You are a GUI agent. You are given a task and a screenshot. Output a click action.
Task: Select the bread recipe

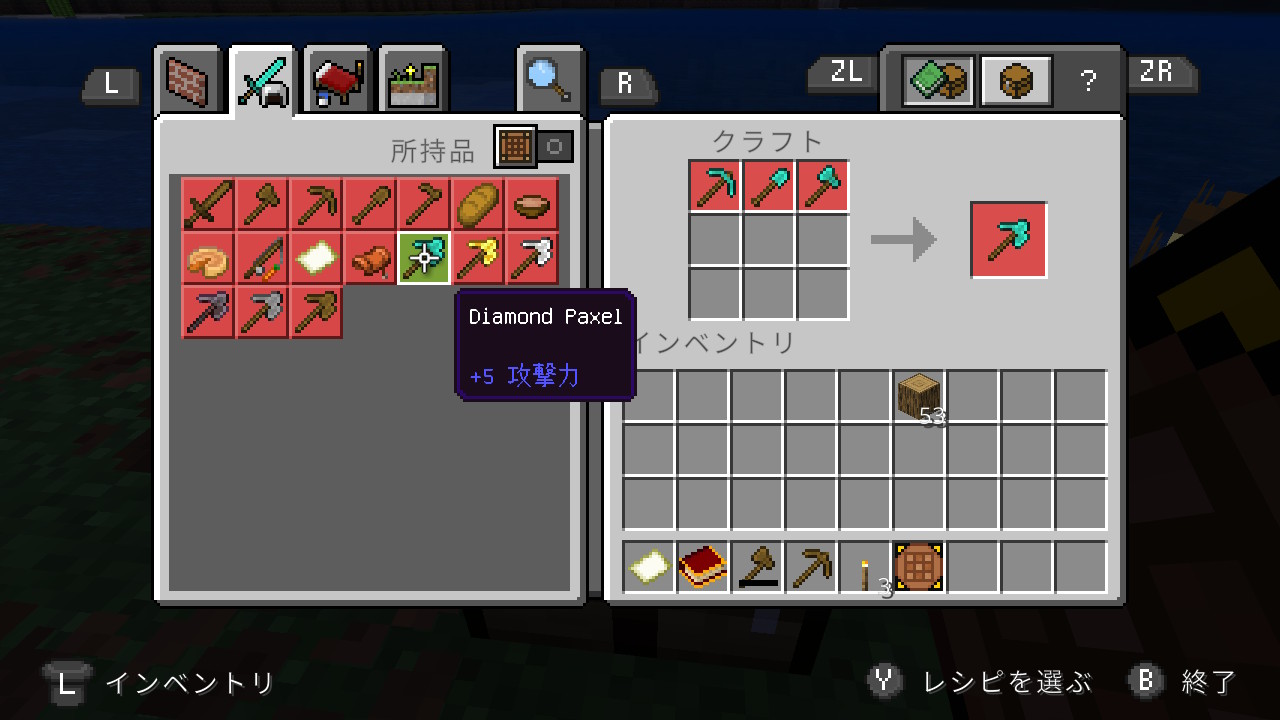coord(478,204)
